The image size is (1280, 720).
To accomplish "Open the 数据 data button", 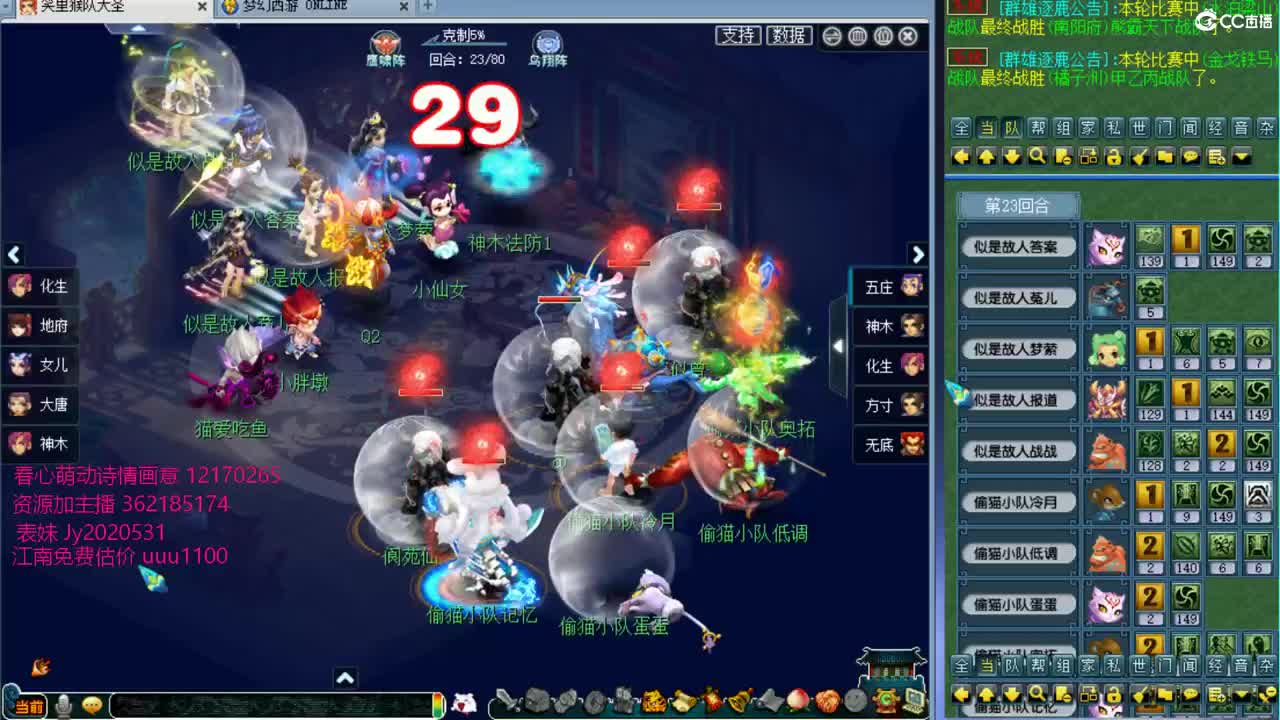I will pos(788,33).
